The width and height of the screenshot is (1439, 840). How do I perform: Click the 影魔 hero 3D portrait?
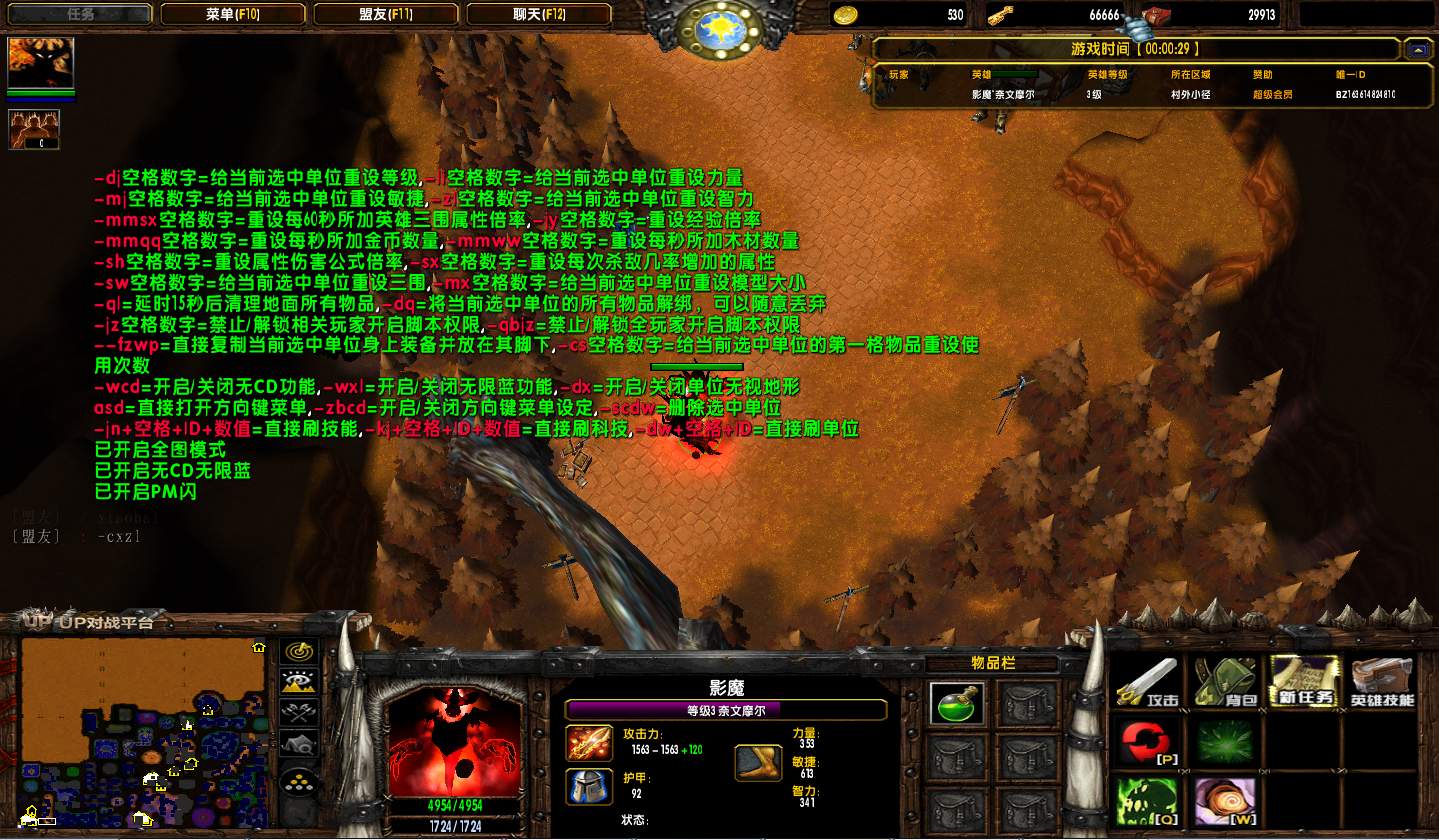(453, 739)
